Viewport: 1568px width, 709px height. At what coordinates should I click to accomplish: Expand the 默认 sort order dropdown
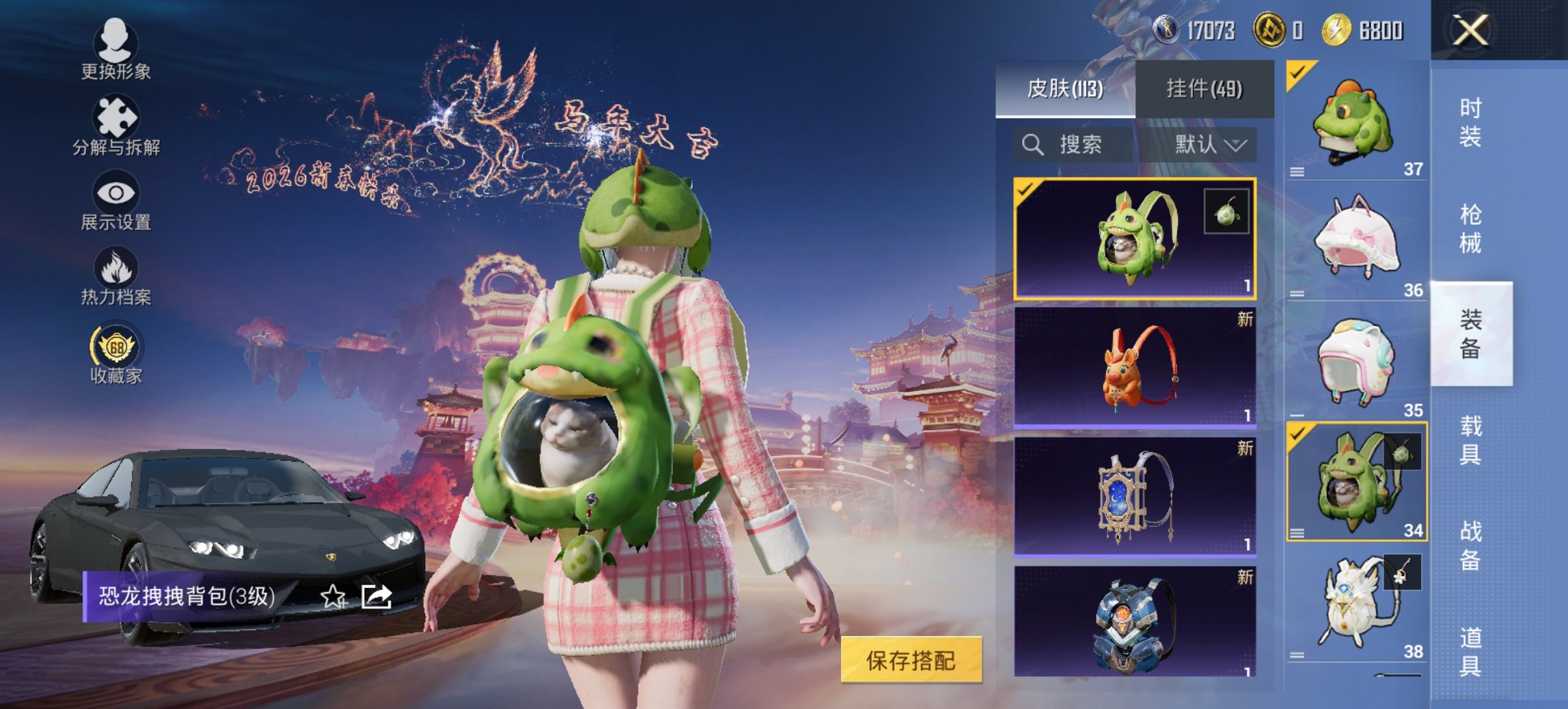tap(1209, 145)
